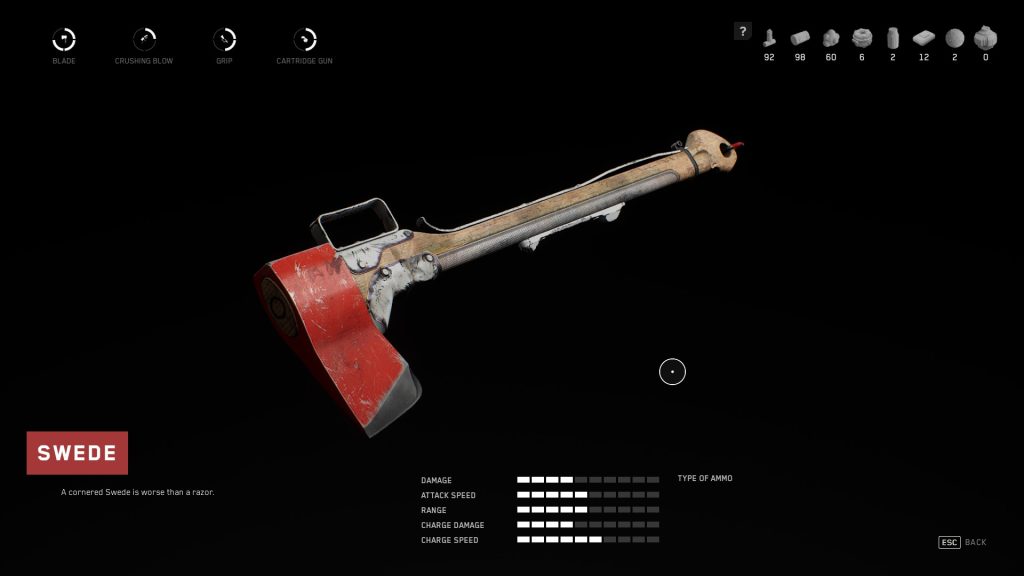The height and width of the screenshot is (576, 1024).
Task: Open the Crushing Blow upgrade
Action: (x=144, y=40)
